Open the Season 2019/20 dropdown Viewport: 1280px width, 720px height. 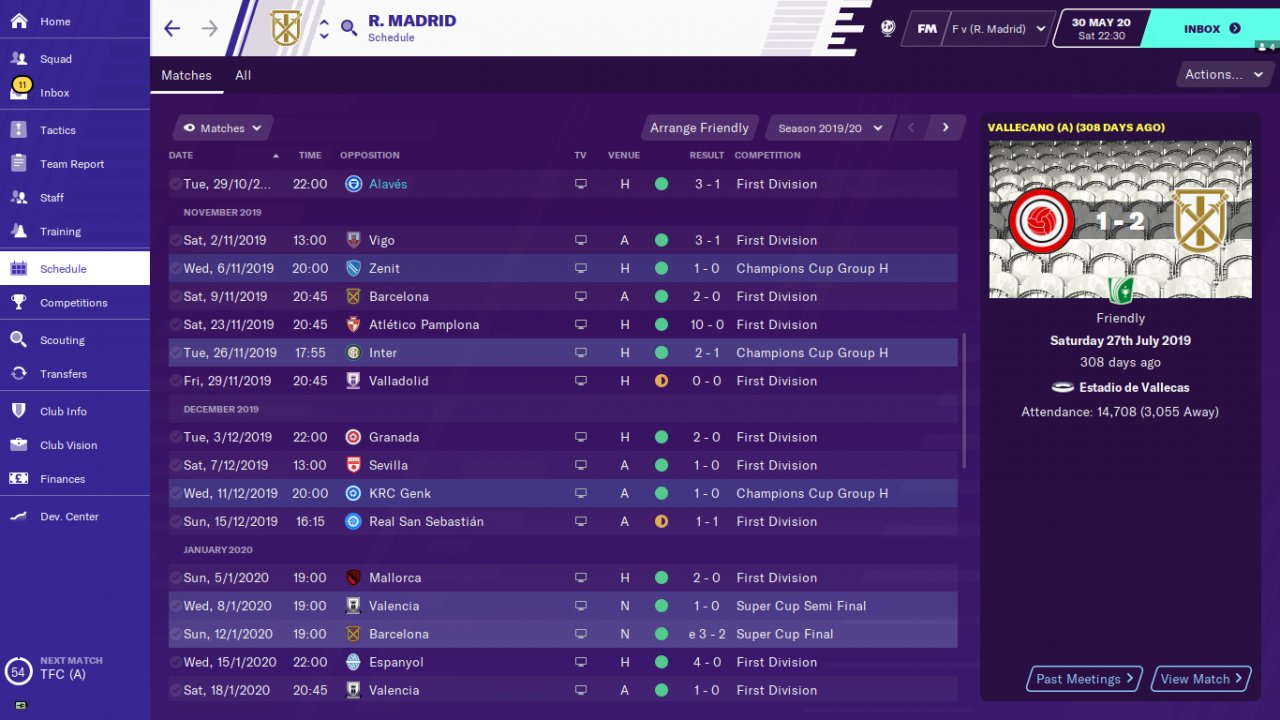[x=830, y=128]
